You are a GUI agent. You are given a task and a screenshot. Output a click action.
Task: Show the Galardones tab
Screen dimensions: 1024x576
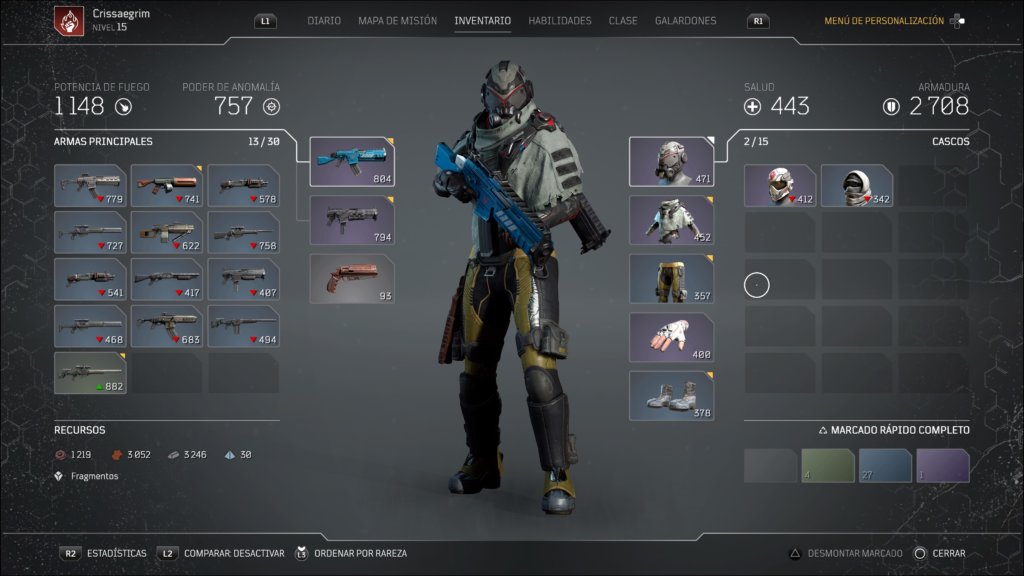(685, 21)
